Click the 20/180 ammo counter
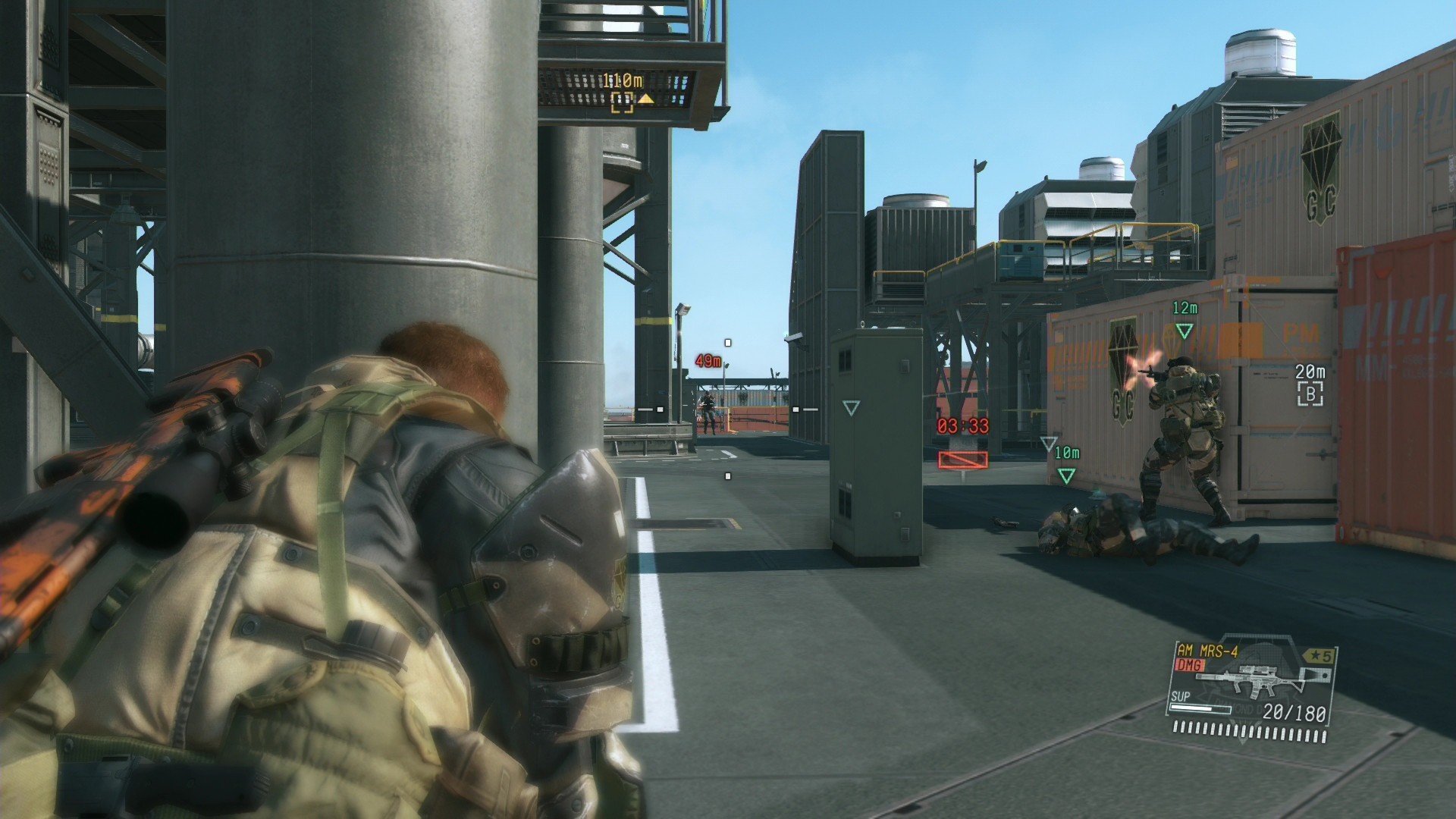Image resolution: width=1456 pixels, height=819 pixels. (1294, 714)
